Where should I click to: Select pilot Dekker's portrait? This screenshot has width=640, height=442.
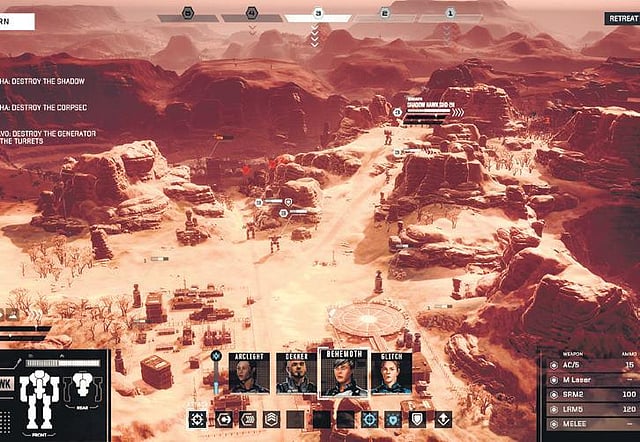295,373
